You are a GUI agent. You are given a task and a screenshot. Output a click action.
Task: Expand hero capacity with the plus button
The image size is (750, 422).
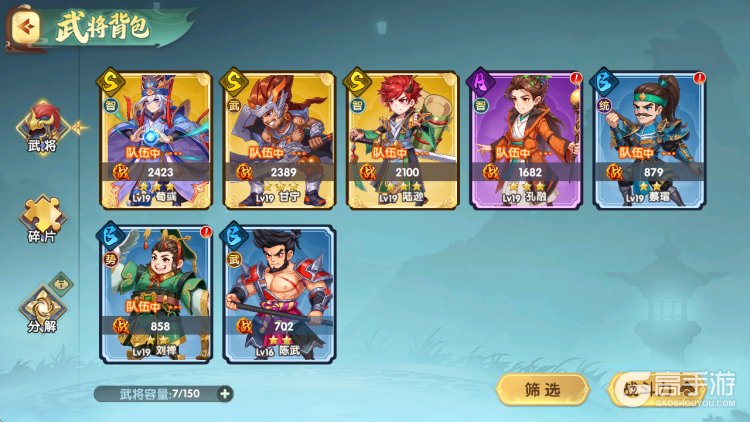point(225,393)
